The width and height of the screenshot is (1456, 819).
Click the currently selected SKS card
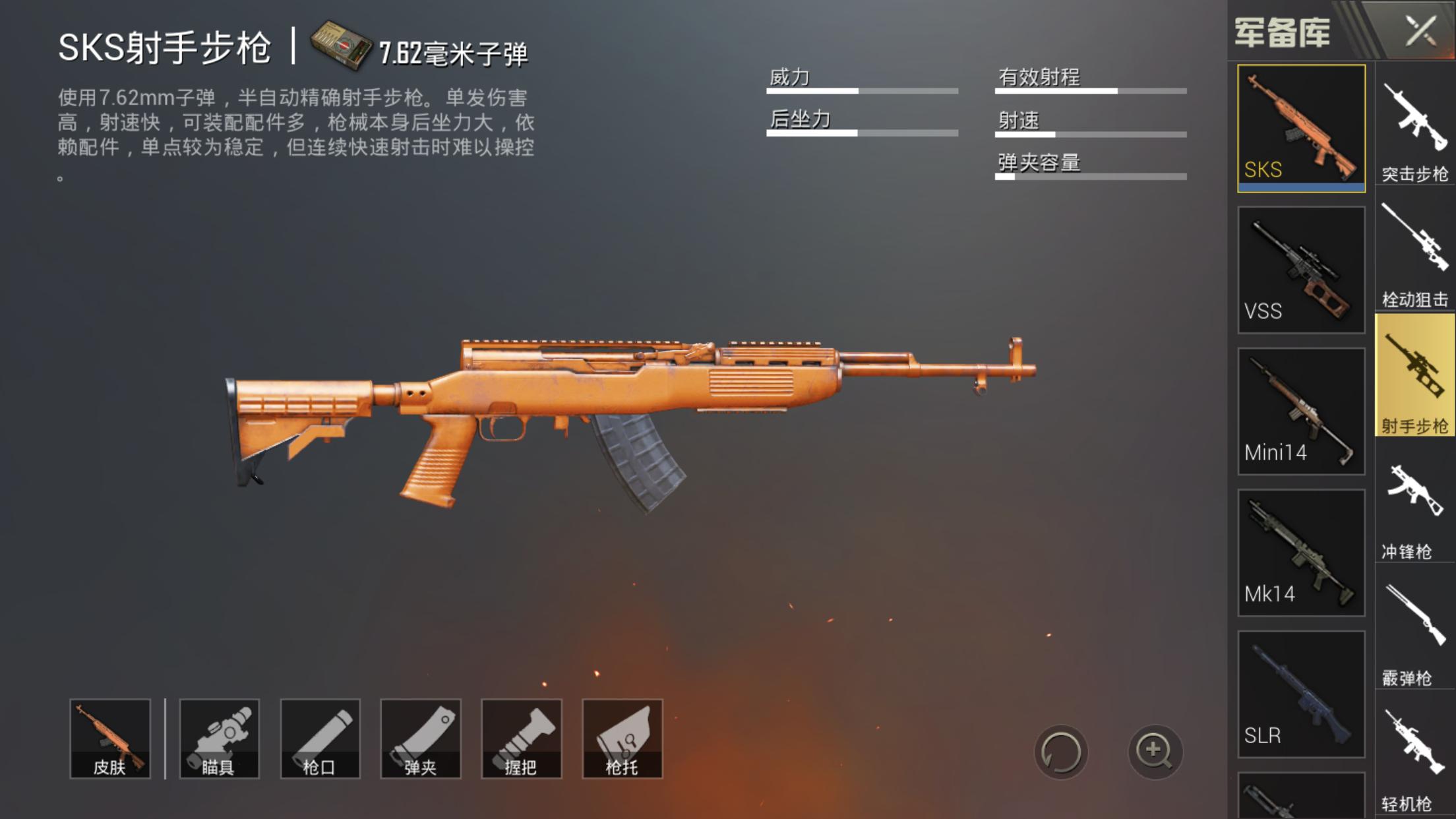tap(1302, 129)
